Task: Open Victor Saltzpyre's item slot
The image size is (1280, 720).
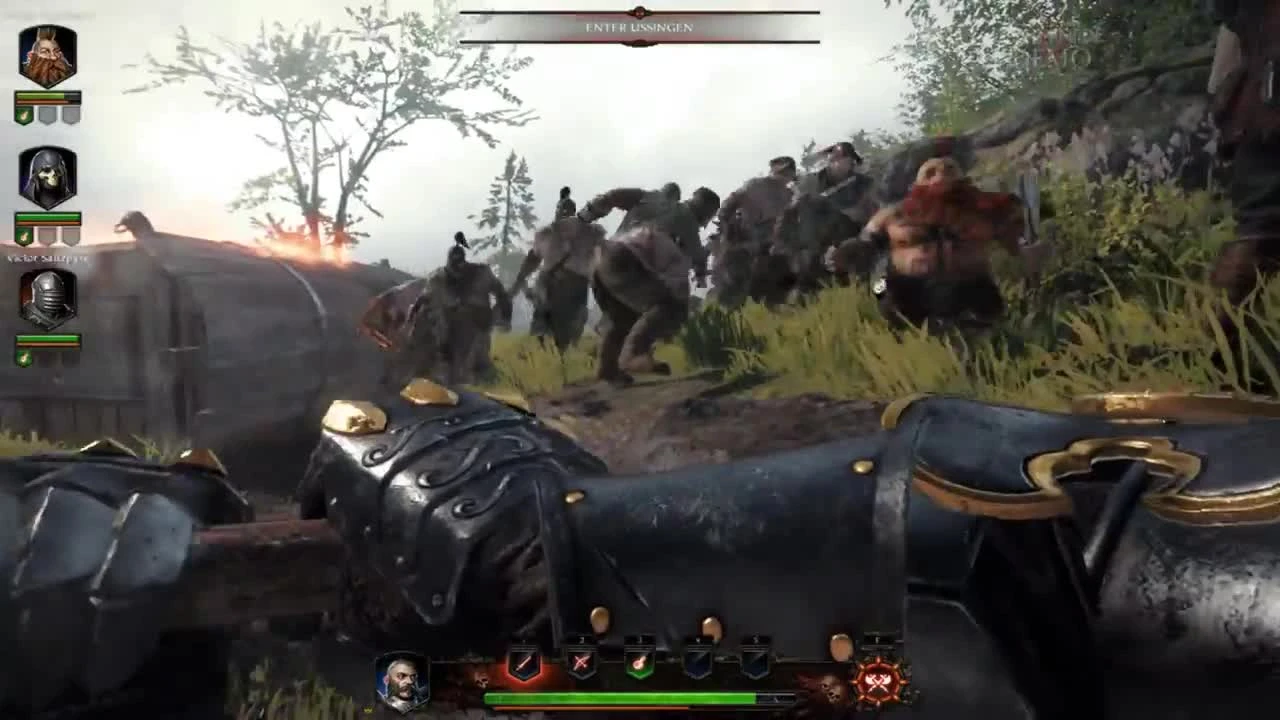Action: click(x=22, y=357)
